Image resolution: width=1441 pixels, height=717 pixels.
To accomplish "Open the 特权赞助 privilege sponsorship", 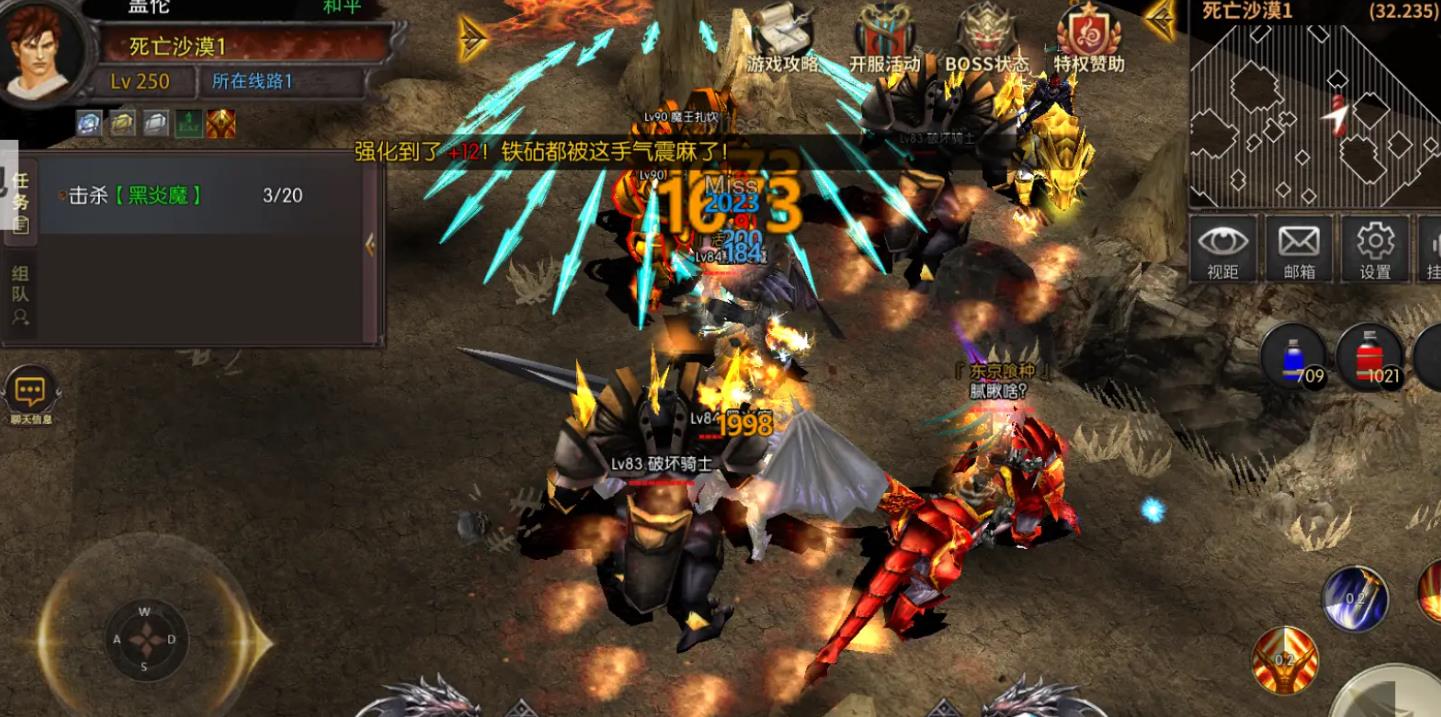I will point(1089,39).
